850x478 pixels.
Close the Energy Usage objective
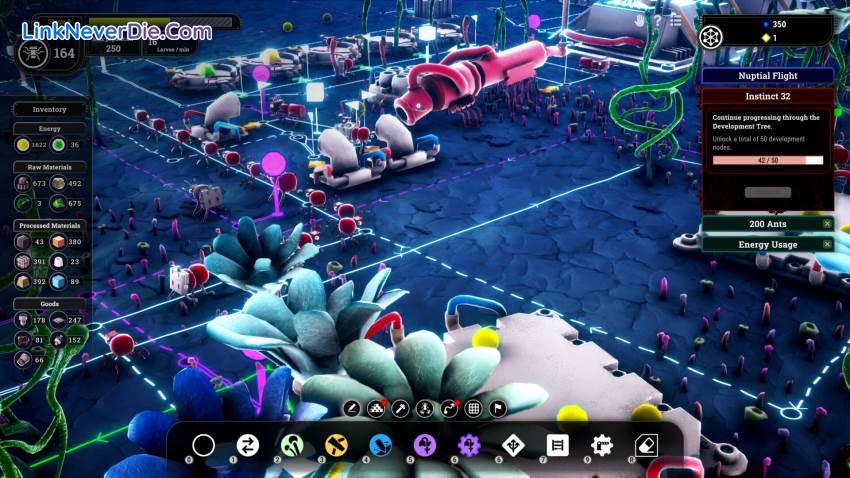827,244
